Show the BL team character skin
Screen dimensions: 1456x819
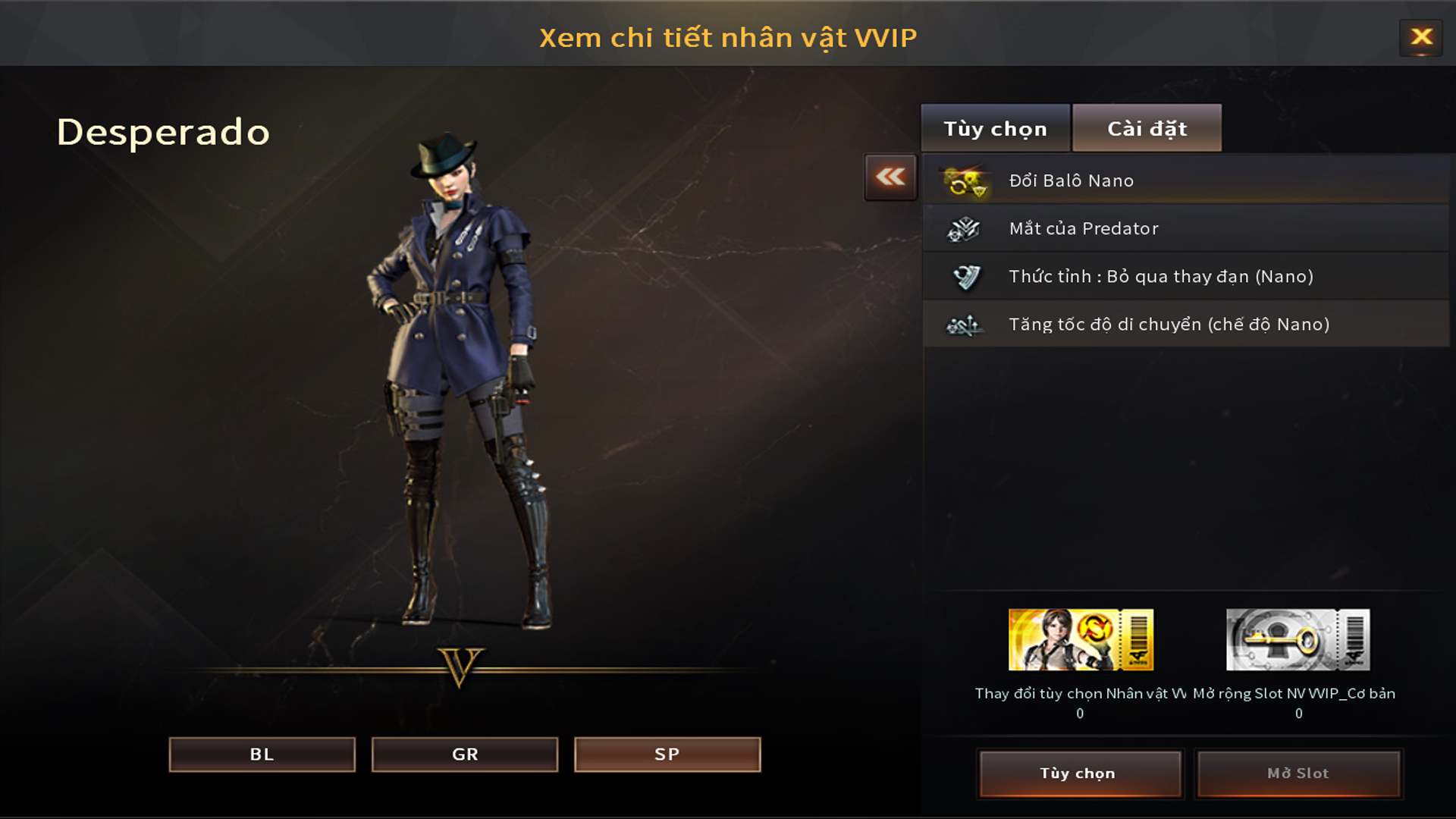[x=262, y=755]
